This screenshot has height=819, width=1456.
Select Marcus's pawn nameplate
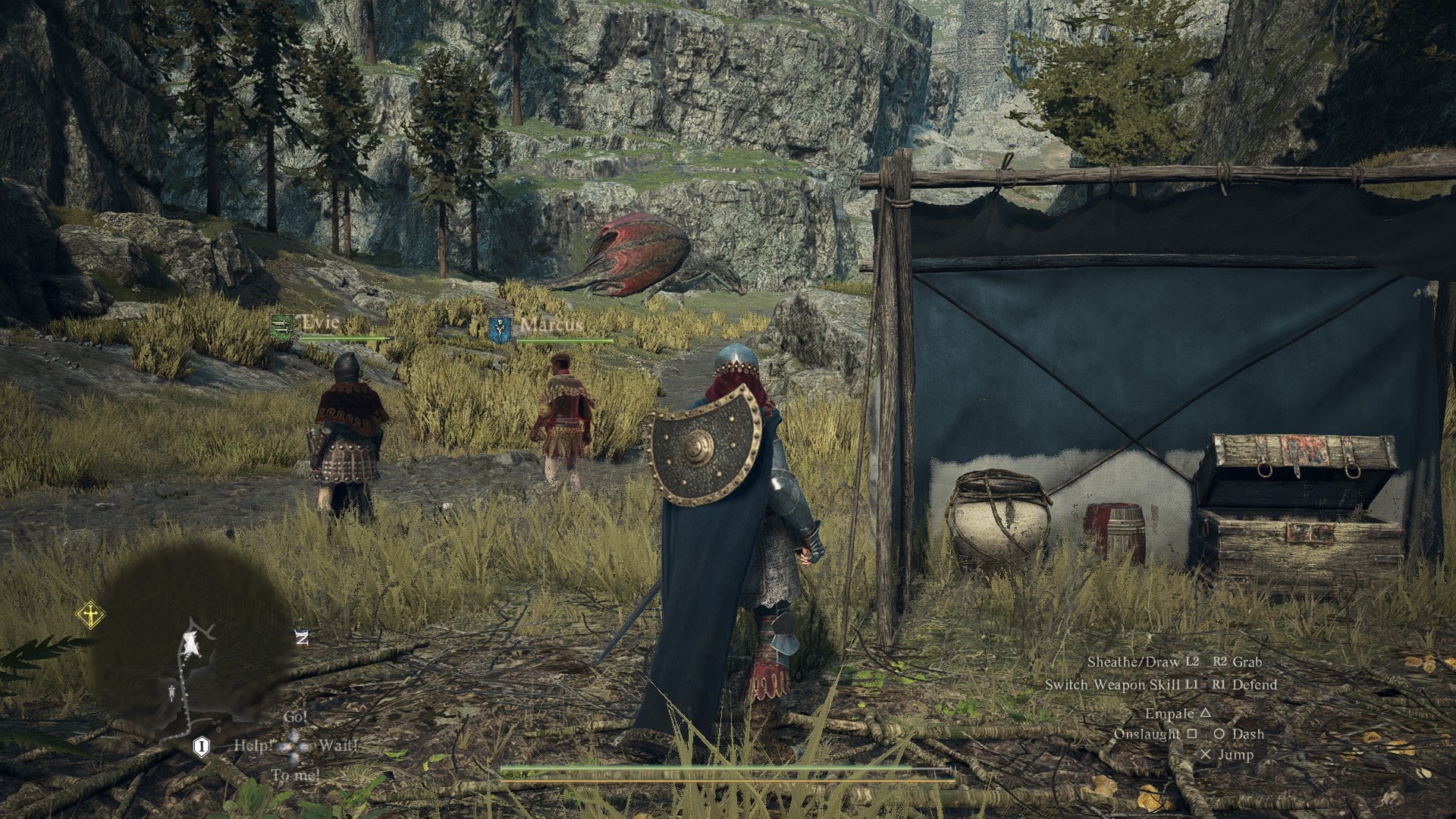point(551,325)
